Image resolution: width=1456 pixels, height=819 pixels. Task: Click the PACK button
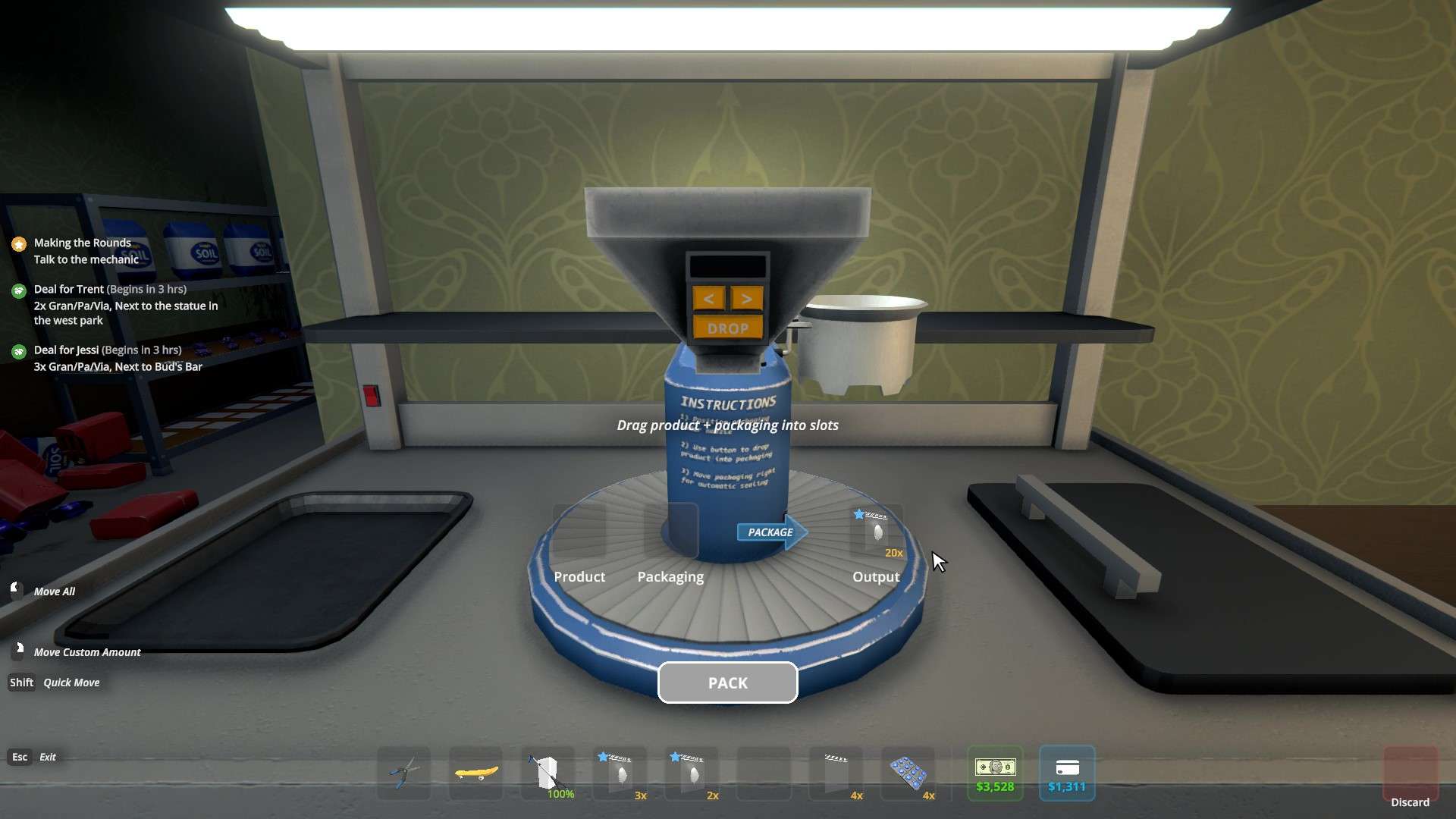click(x=727, y=682)
